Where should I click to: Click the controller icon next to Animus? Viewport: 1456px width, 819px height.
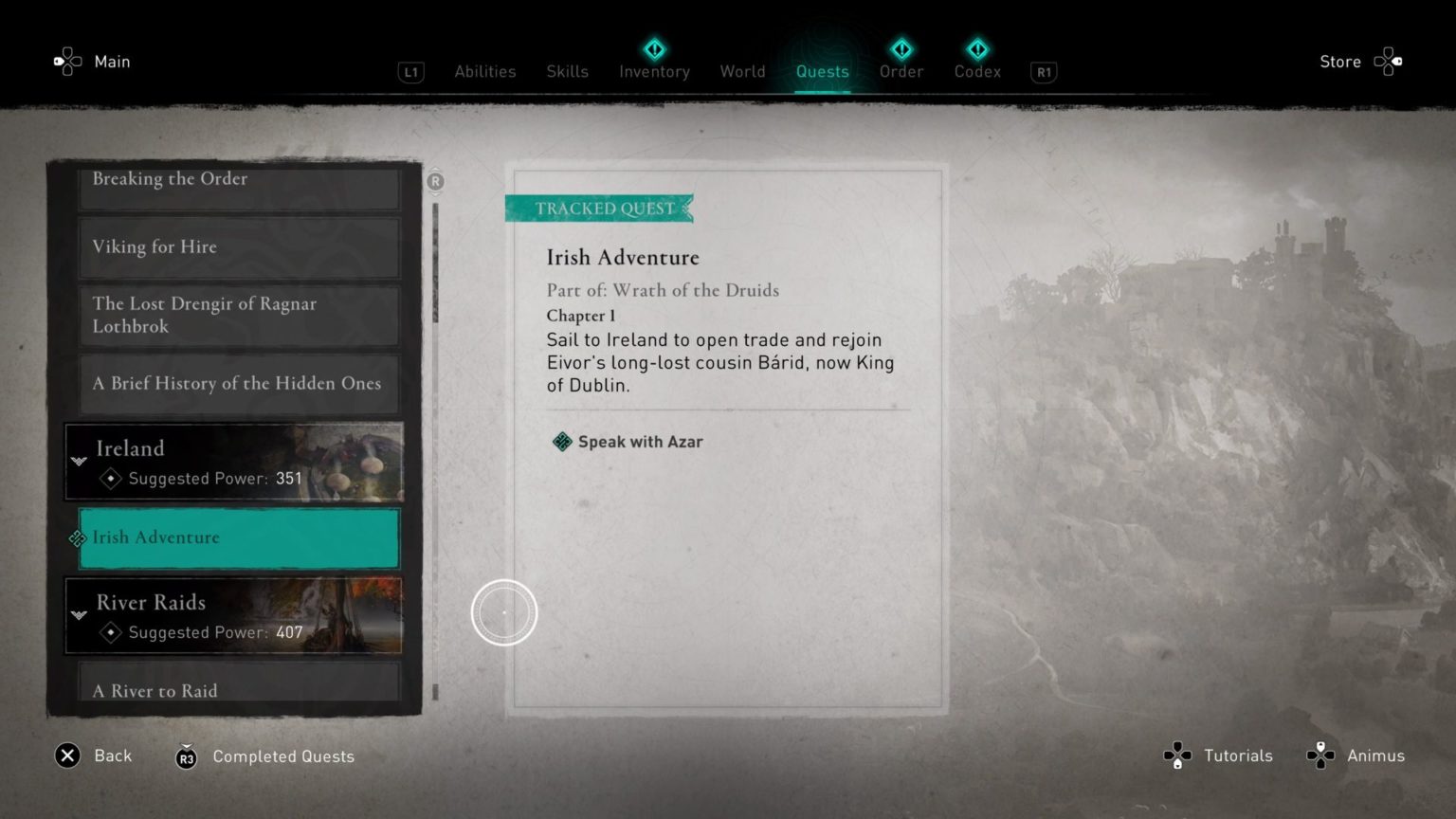click(1319, 755)
